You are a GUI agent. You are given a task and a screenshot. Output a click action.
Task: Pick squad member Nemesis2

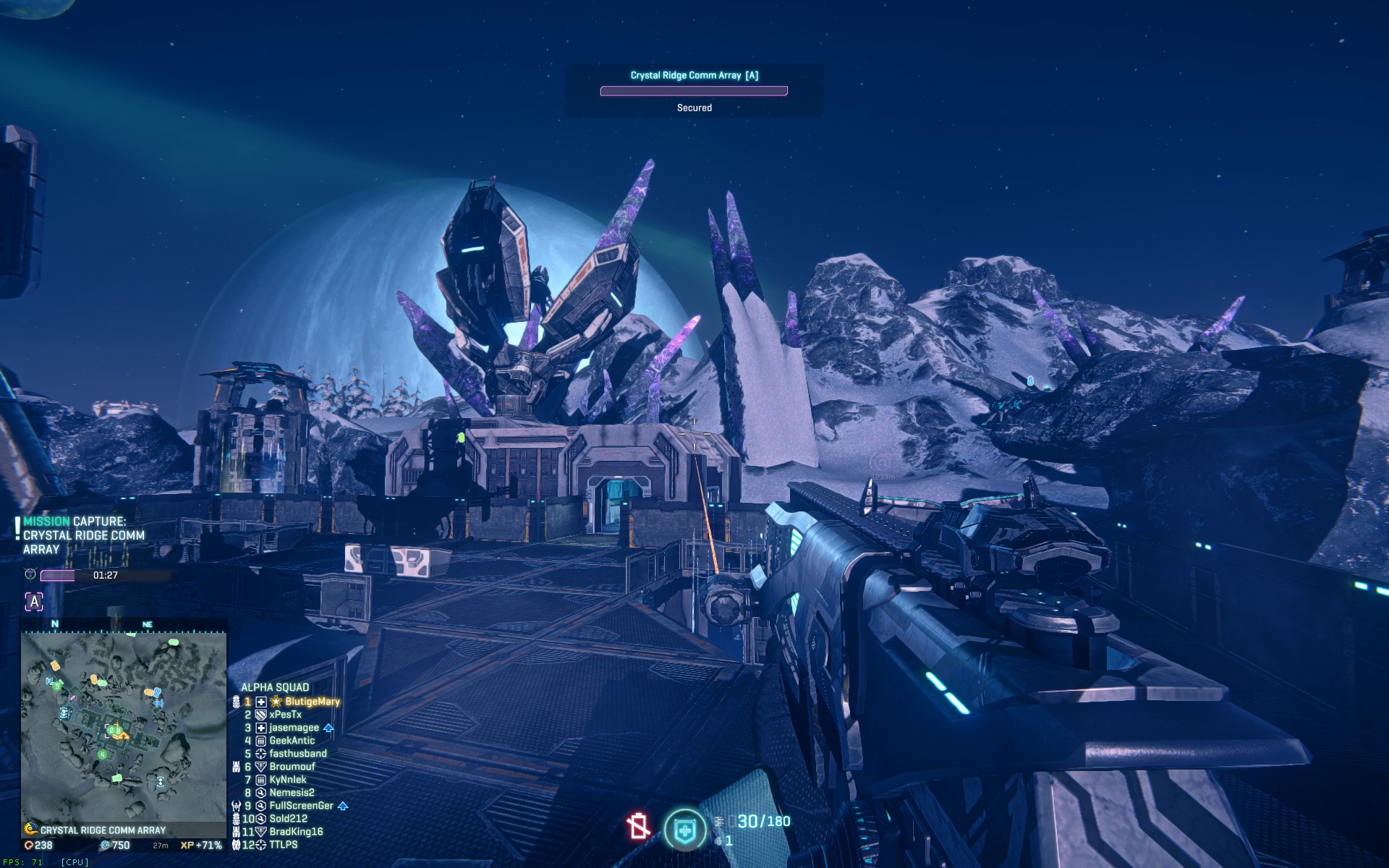292,793
